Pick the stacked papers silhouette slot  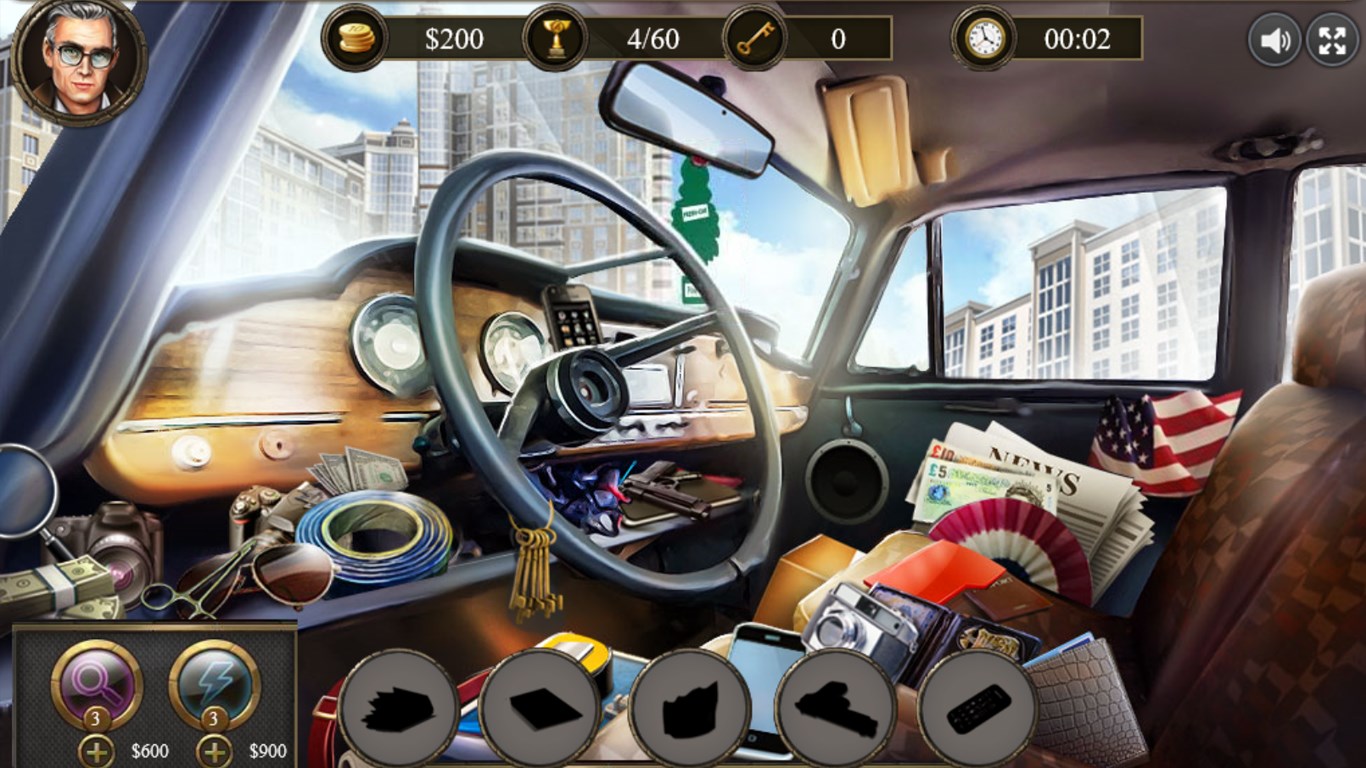tap(399, 709)
